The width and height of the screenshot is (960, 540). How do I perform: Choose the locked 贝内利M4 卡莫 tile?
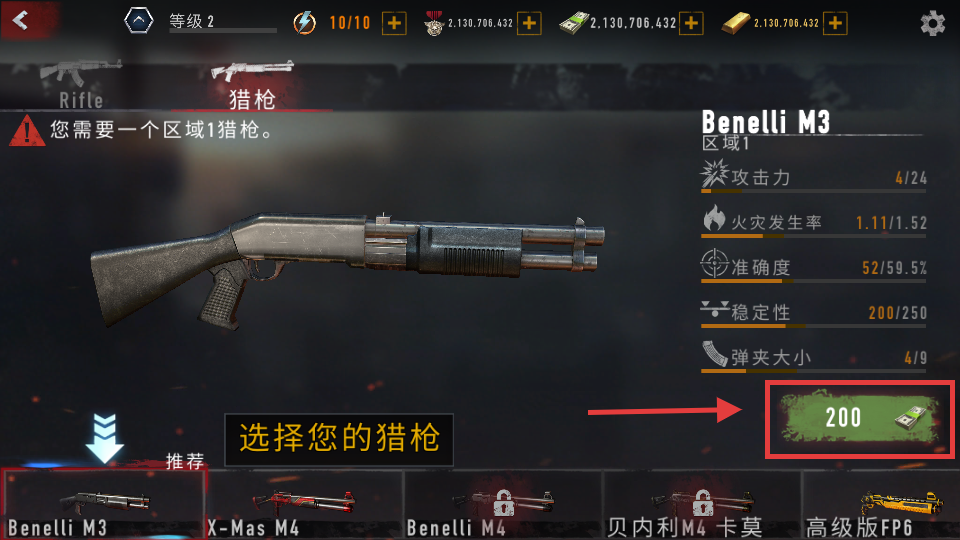click(702, 505)
